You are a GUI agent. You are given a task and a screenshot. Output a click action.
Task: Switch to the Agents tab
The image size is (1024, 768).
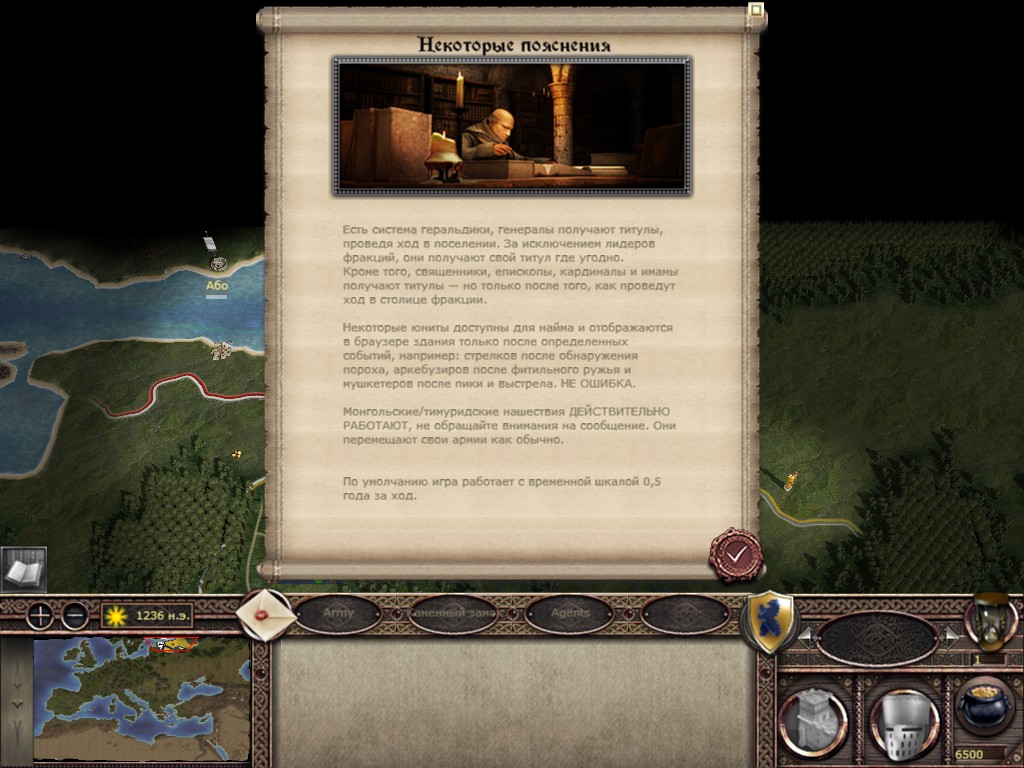point(570,613)
